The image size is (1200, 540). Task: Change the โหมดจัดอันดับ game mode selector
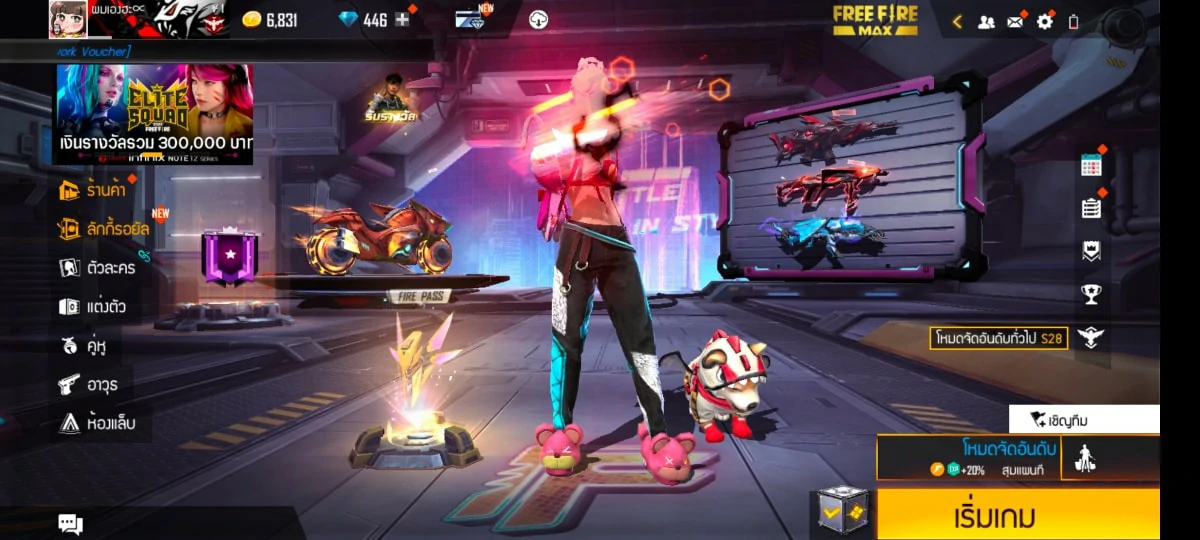click(967, 457)
